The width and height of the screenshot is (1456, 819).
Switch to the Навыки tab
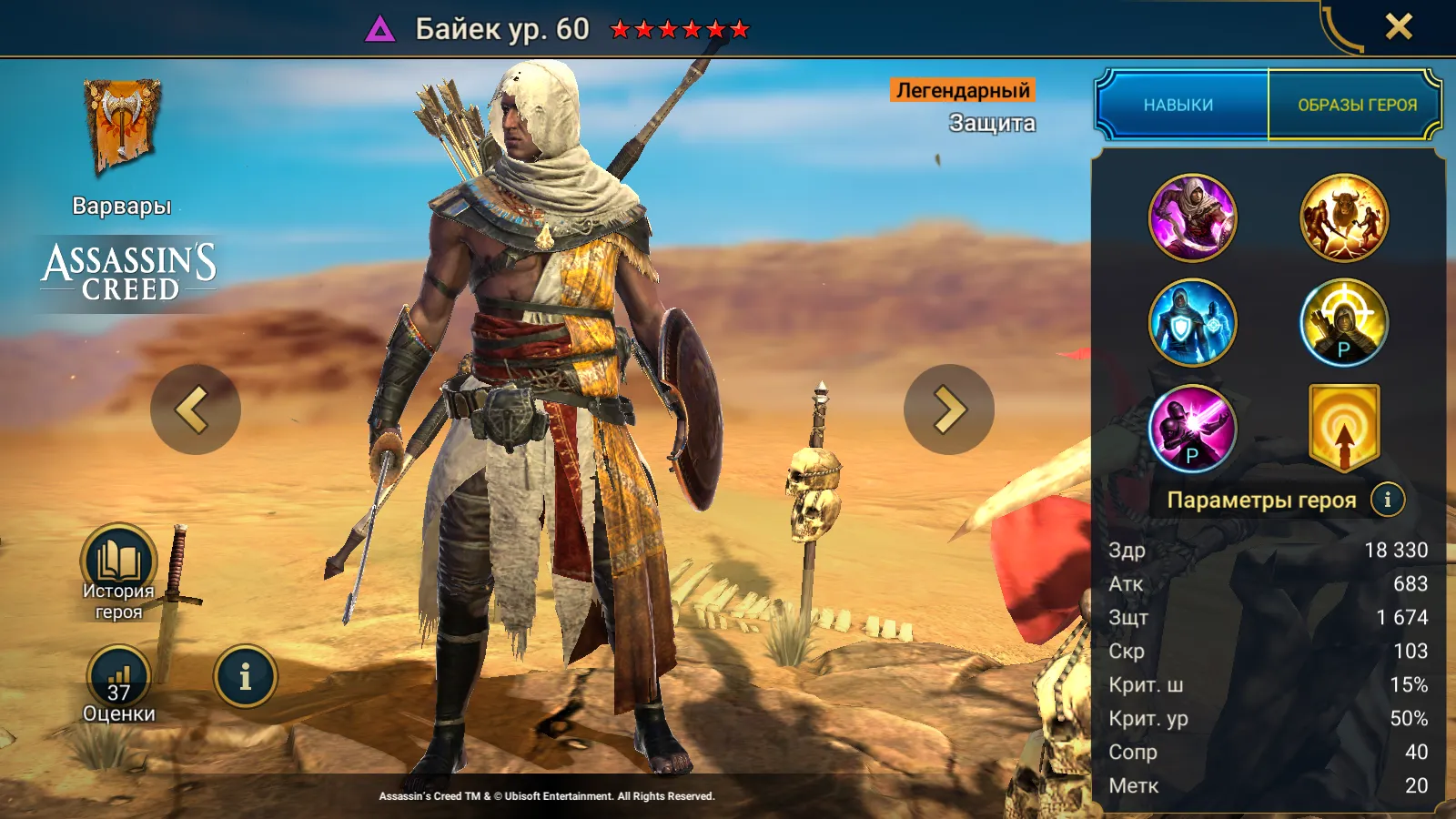pos(1178,105)
